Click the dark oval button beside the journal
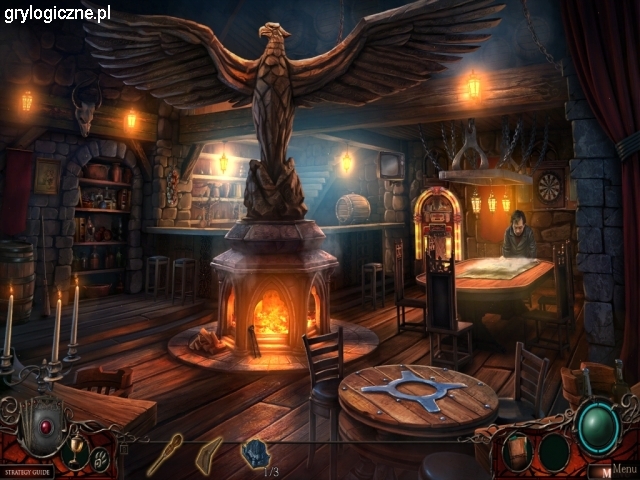Image resolution: width=640 pixels, height=480 pixels. click(554, 452)
